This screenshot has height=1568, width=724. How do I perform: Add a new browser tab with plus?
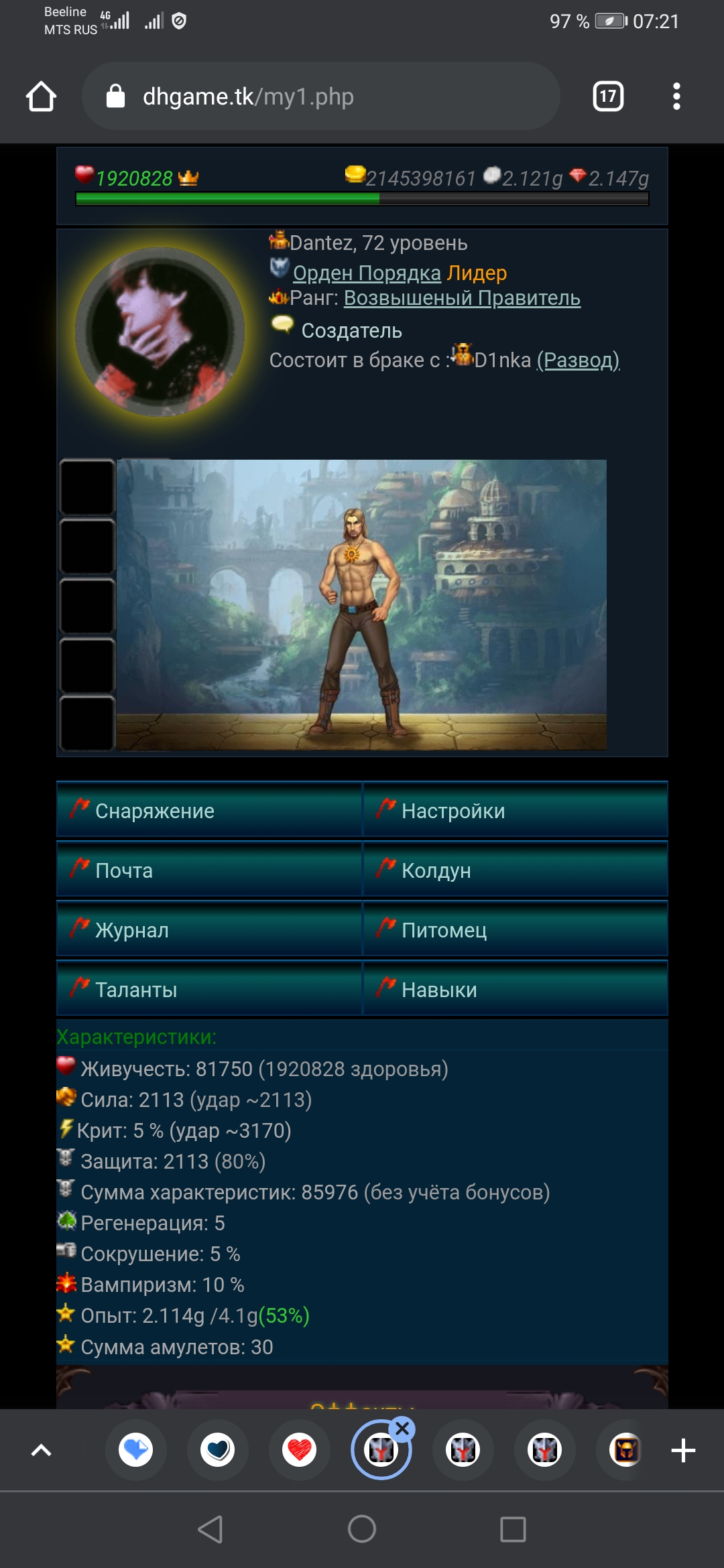(683, 1451)
